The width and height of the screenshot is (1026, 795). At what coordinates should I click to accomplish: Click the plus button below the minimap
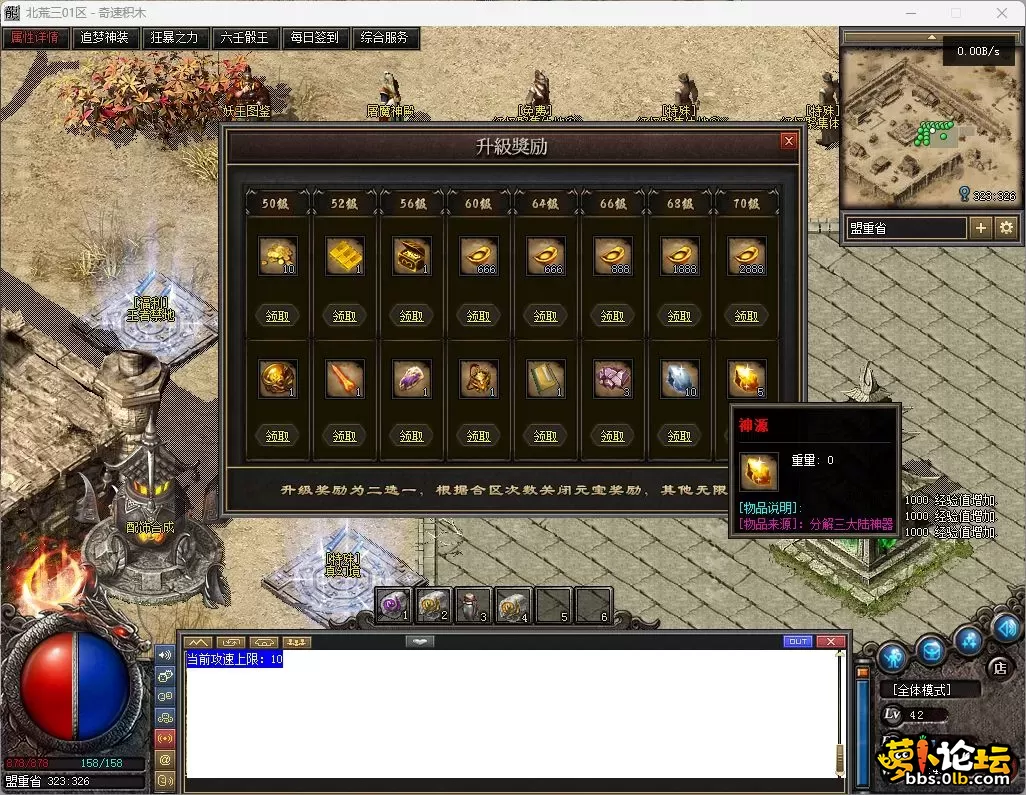981,228
